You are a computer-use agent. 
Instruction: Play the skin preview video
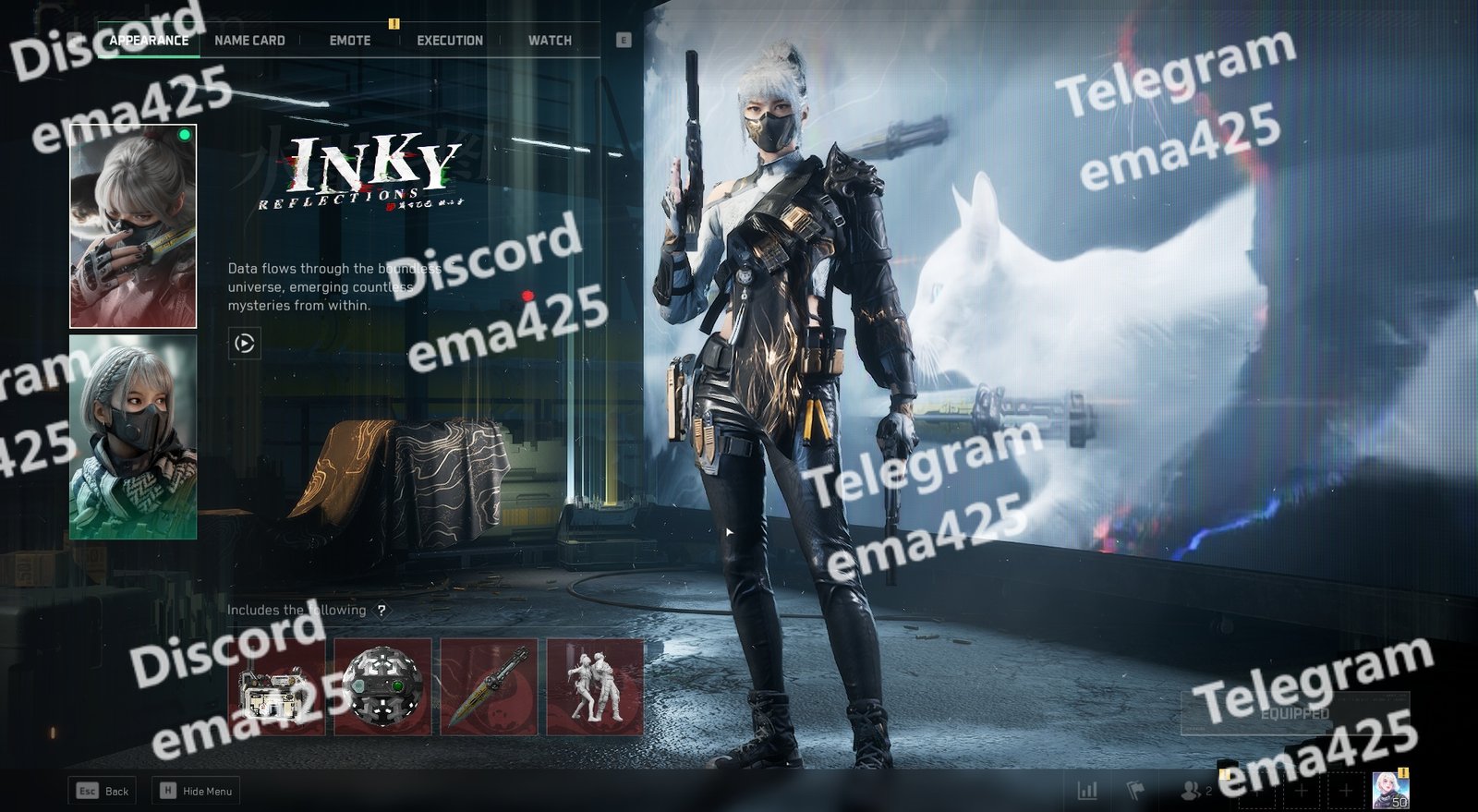[244, 344]
